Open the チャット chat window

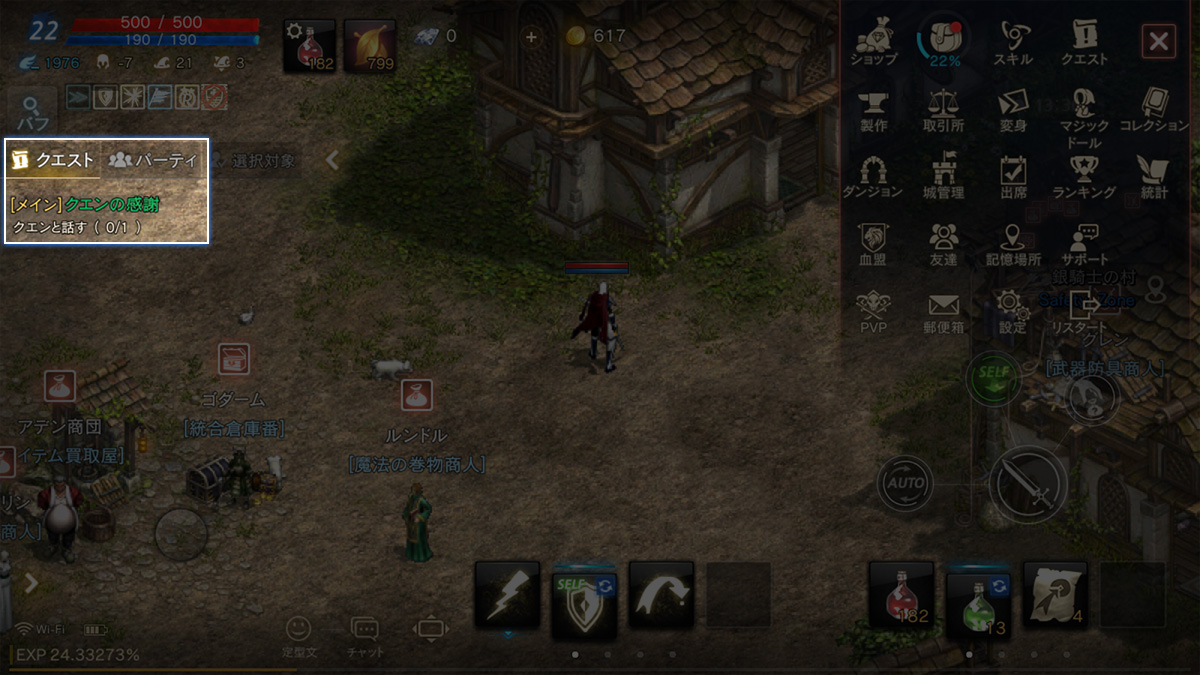tap(364, 634)
